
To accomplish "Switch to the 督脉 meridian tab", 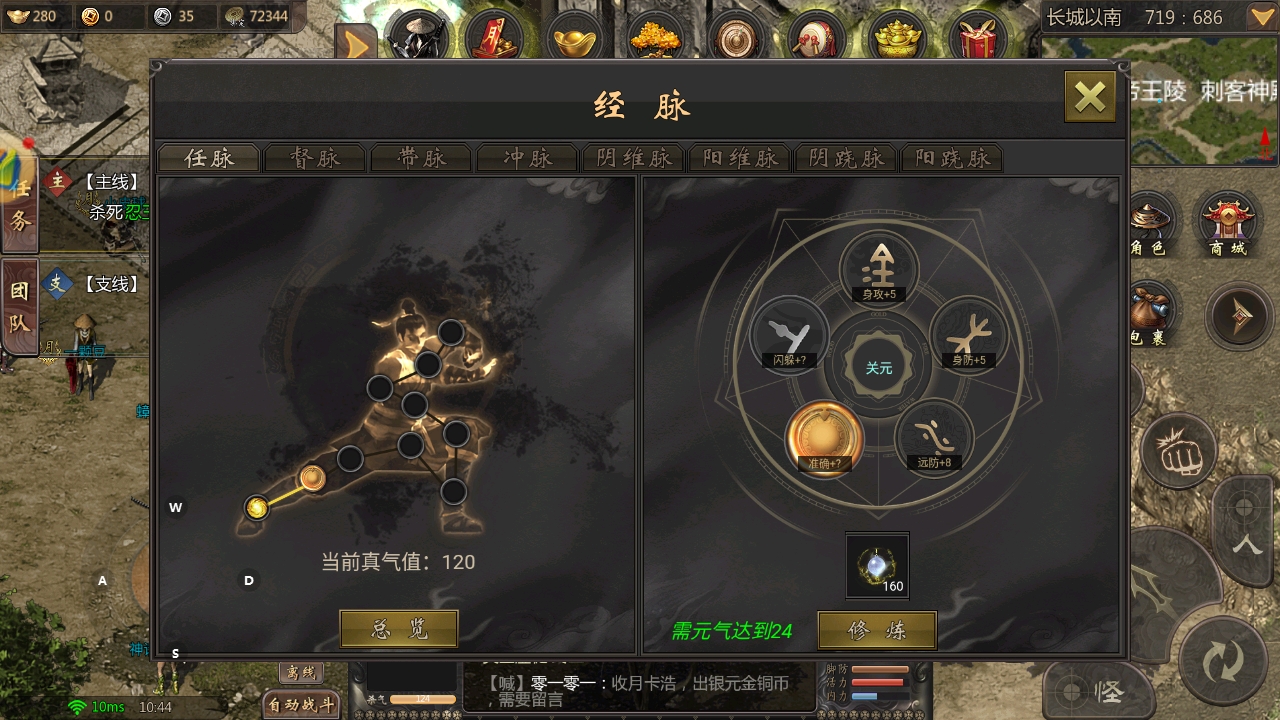I will point(315,158).
